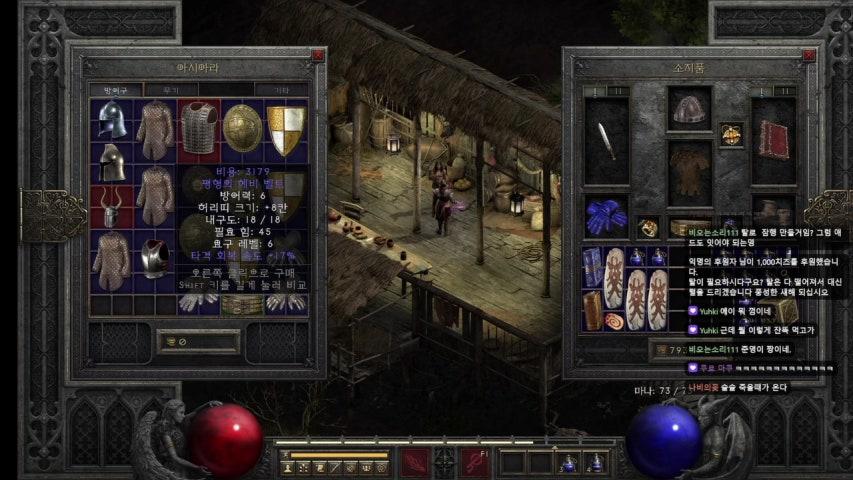Screen dimensions: 853x480
Task: Use the mana potion in belt slot 4
Action: 596,463
